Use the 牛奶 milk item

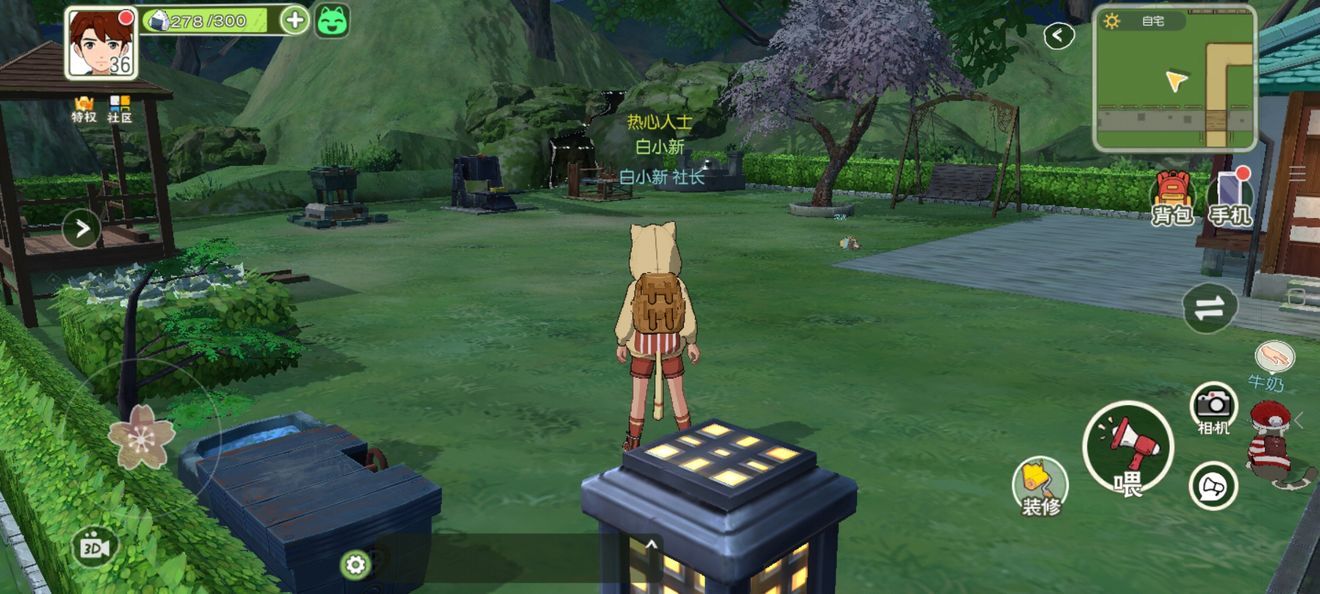[x=1274, y=362]
